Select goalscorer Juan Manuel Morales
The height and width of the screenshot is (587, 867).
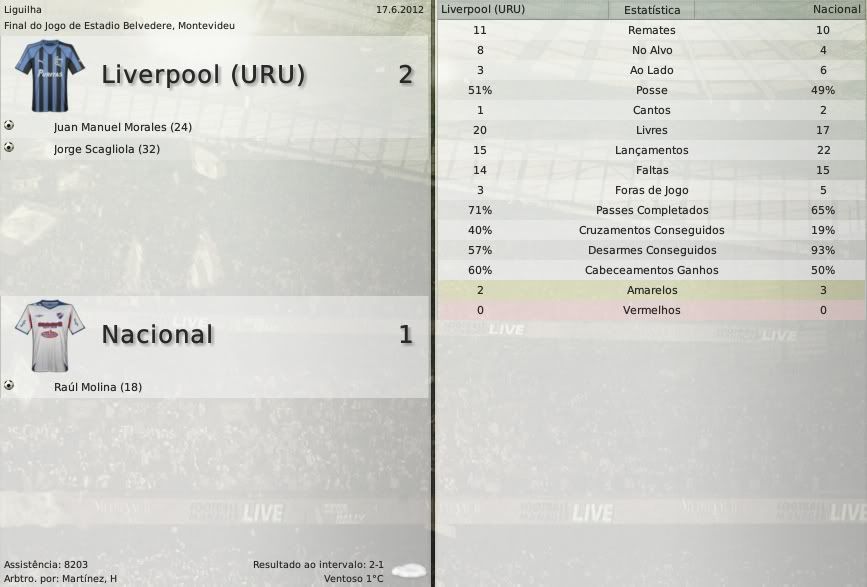pyautogui.click(x=122, y=128)
